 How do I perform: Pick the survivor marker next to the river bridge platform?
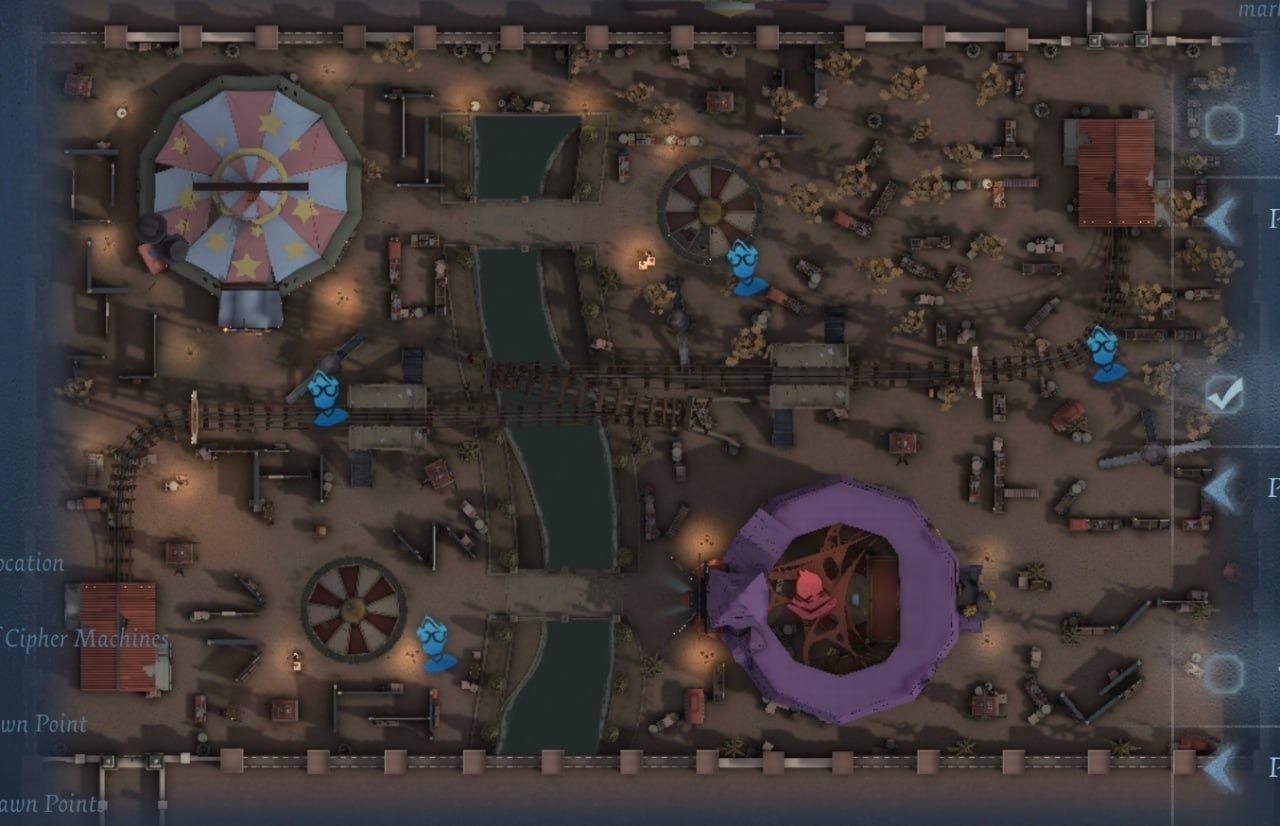click(x=326, y=397)
